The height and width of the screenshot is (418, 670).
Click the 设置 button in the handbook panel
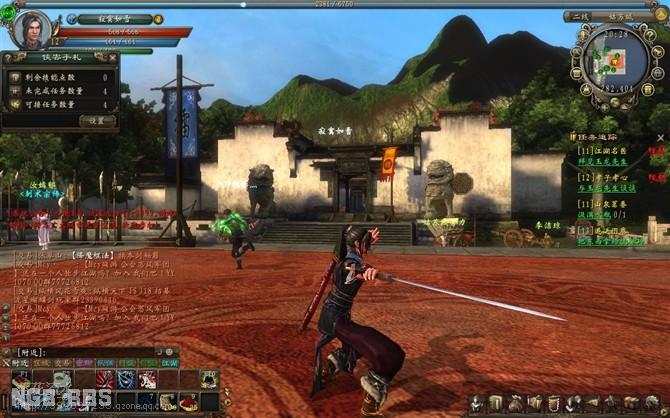(98, 120)
